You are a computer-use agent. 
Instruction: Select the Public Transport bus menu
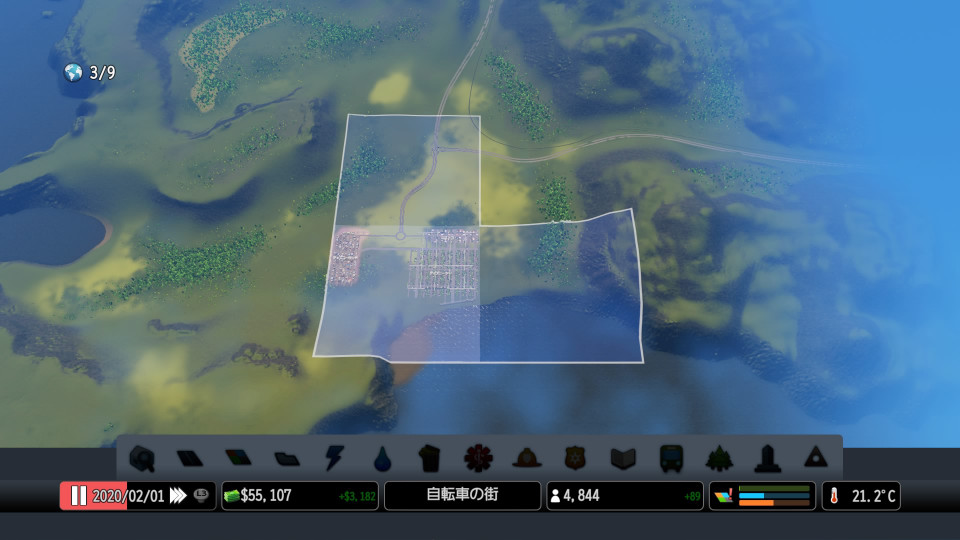point(671,458)
